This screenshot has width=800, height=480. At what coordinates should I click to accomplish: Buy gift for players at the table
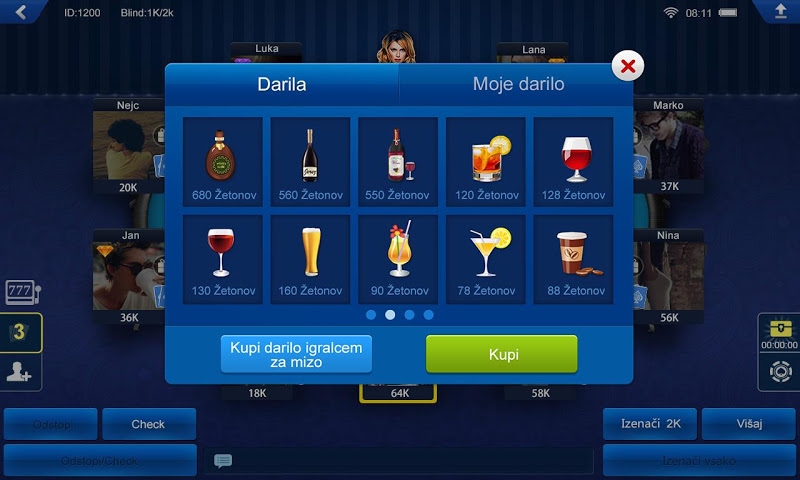coord(296,354)
